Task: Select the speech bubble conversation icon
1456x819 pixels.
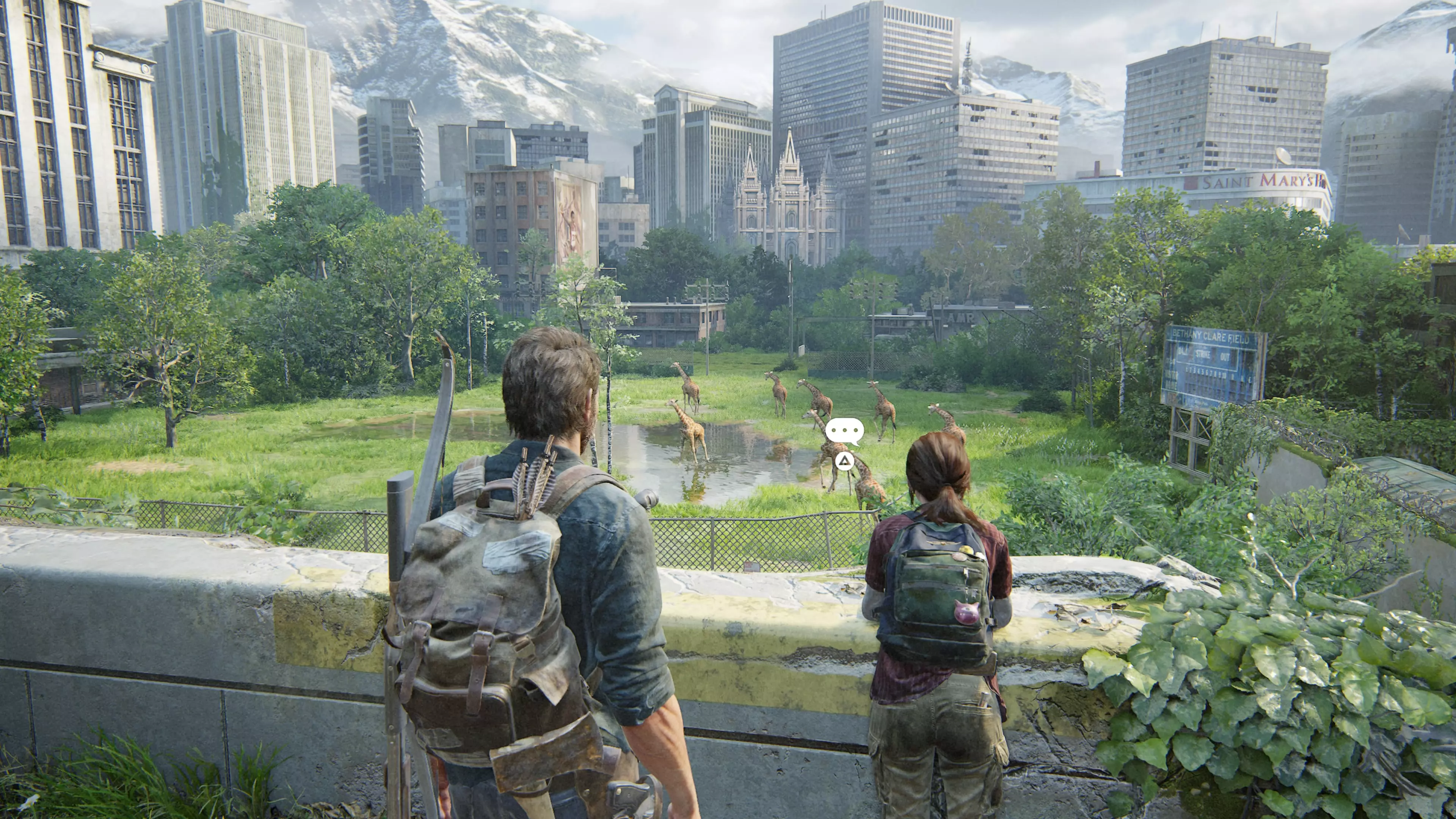Action: (x=844, y=432)
